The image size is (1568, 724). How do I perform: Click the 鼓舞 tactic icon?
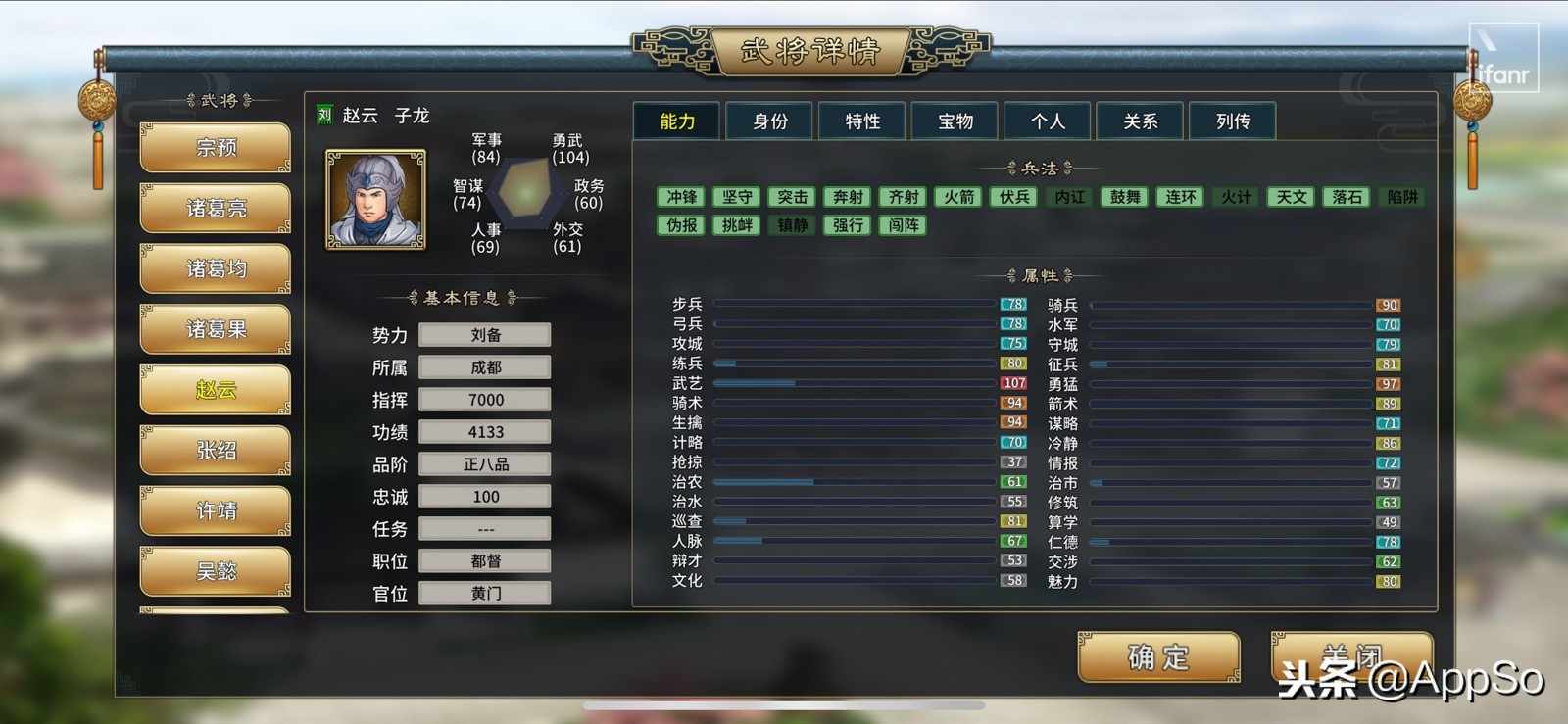pos(1125,197)
